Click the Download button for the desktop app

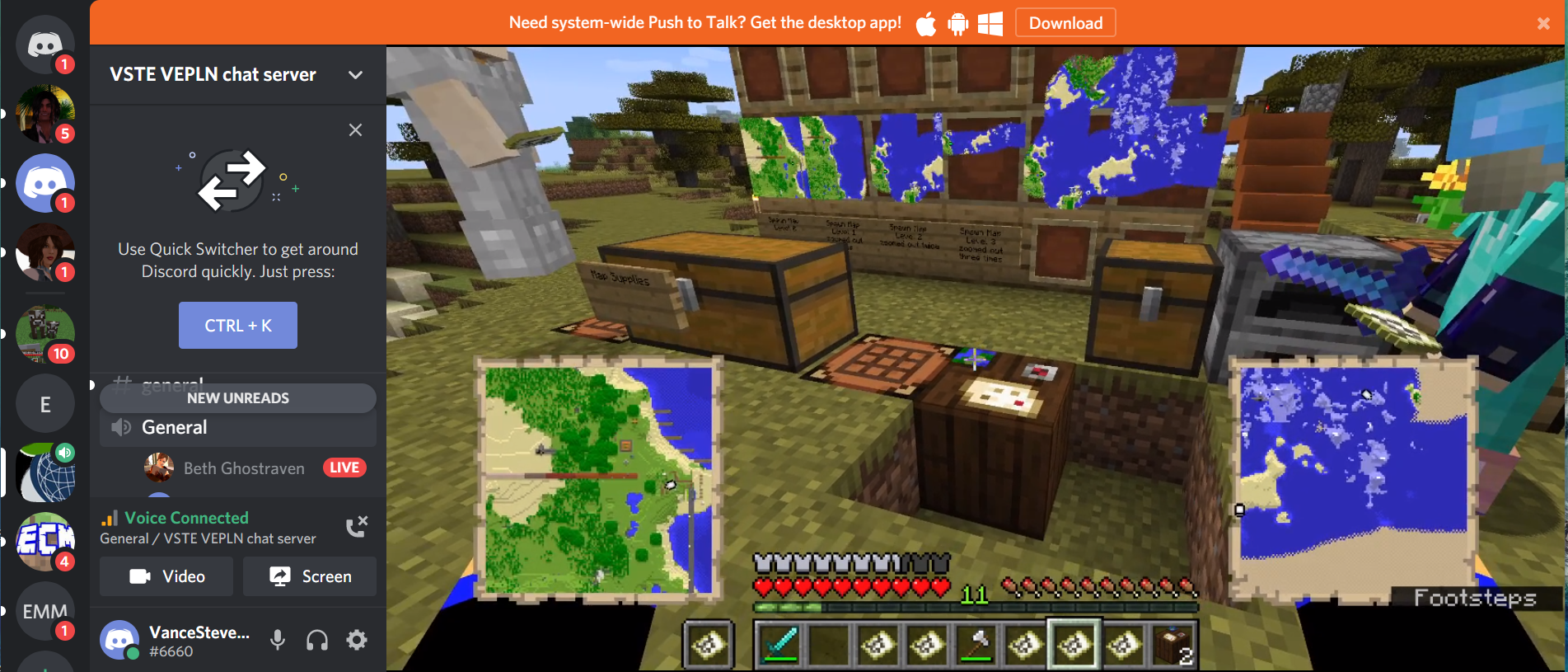click(x=1065, y=22)
